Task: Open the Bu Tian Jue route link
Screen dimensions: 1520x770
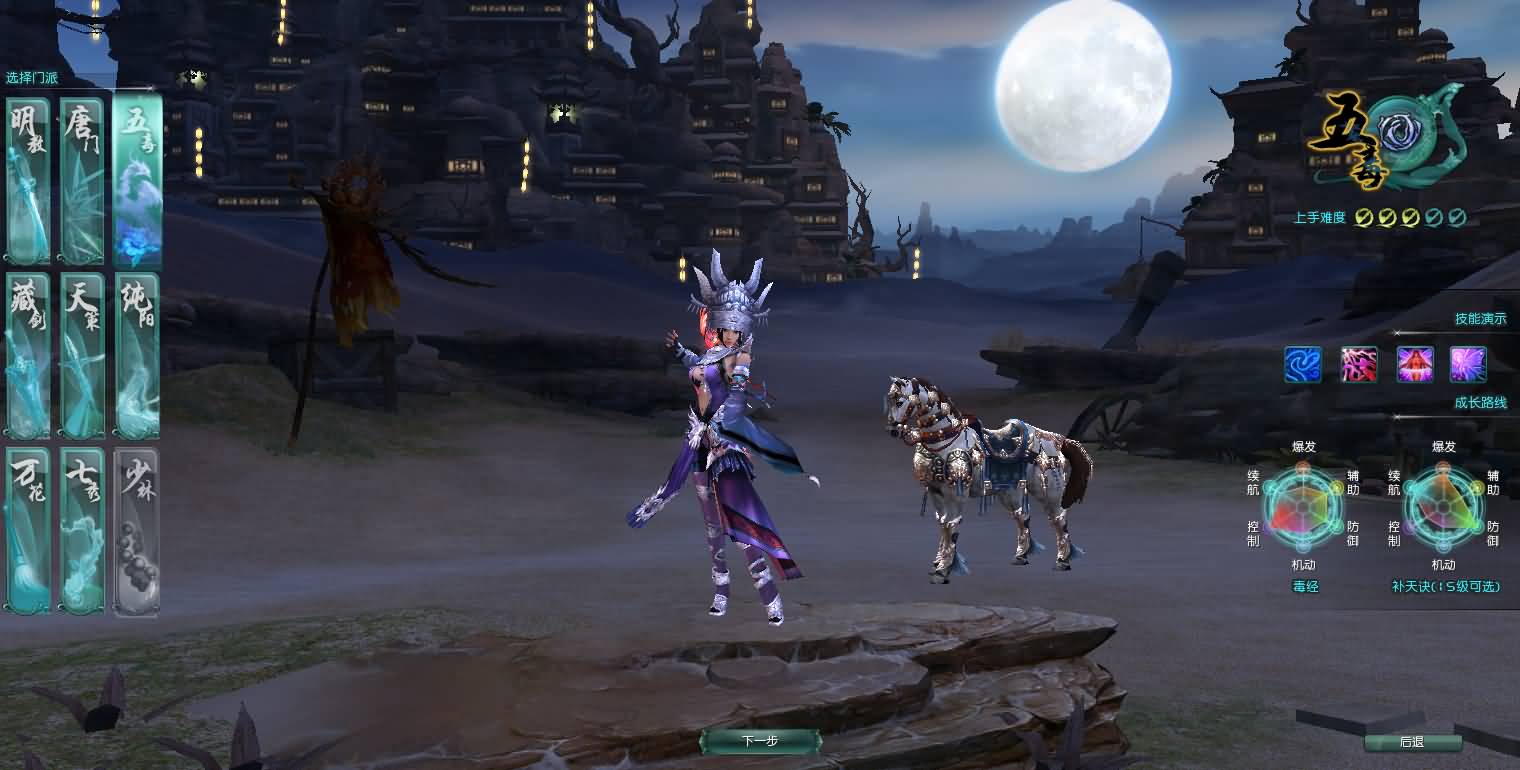Action: pyautogui.click(x=1444, y=587)
